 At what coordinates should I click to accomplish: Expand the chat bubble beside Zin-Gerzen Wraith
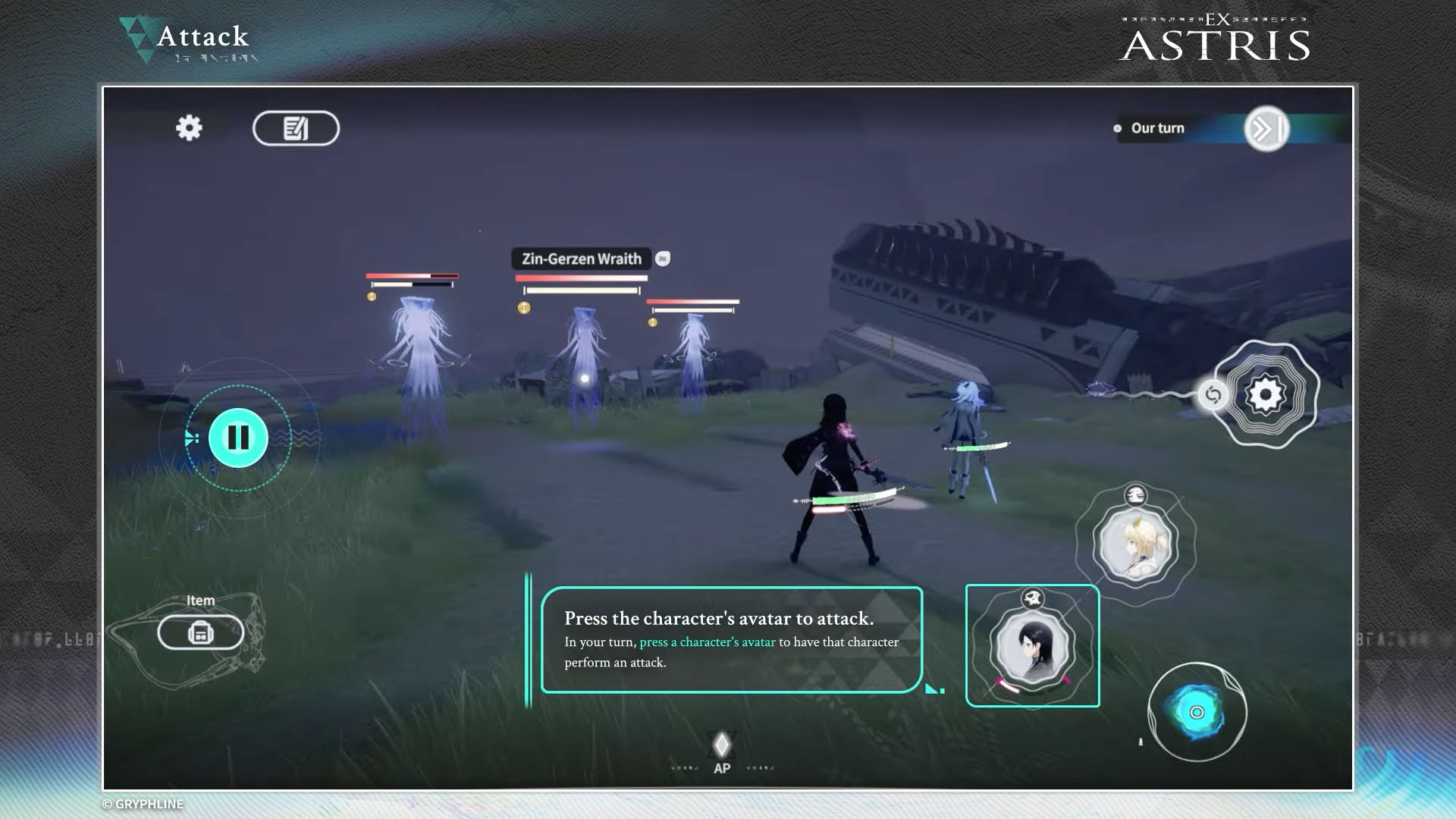click(662, 259)
